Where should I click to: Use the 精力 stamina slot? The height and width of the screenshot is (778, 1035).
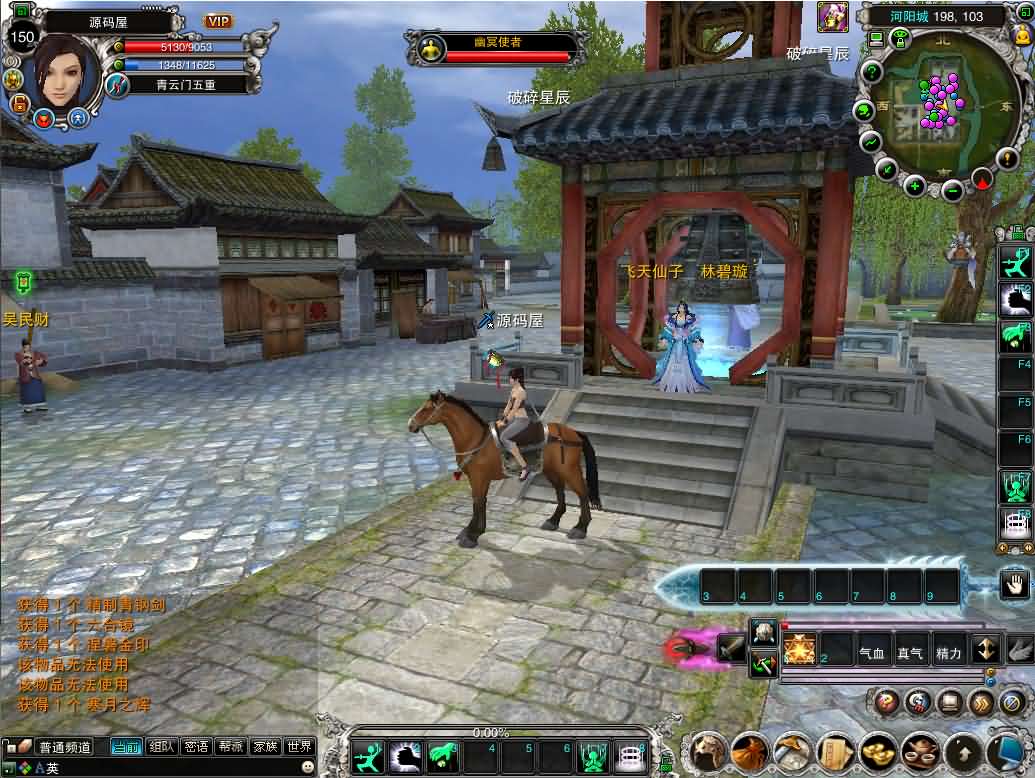(948, 653)
